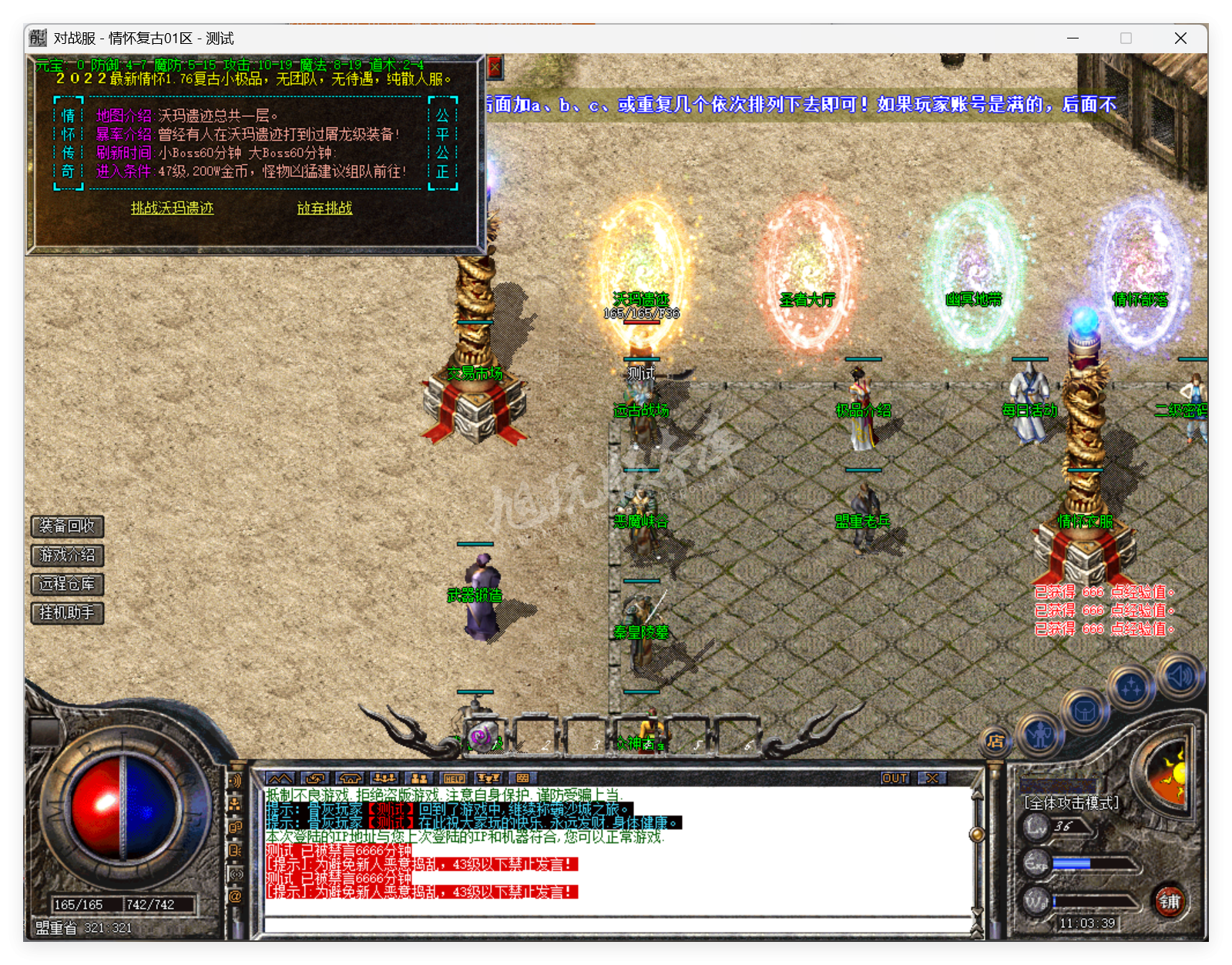This screenshot has height=965, width=1232.
Task: Open the 挂机助手 panel on the left
Action: (65, 613)
